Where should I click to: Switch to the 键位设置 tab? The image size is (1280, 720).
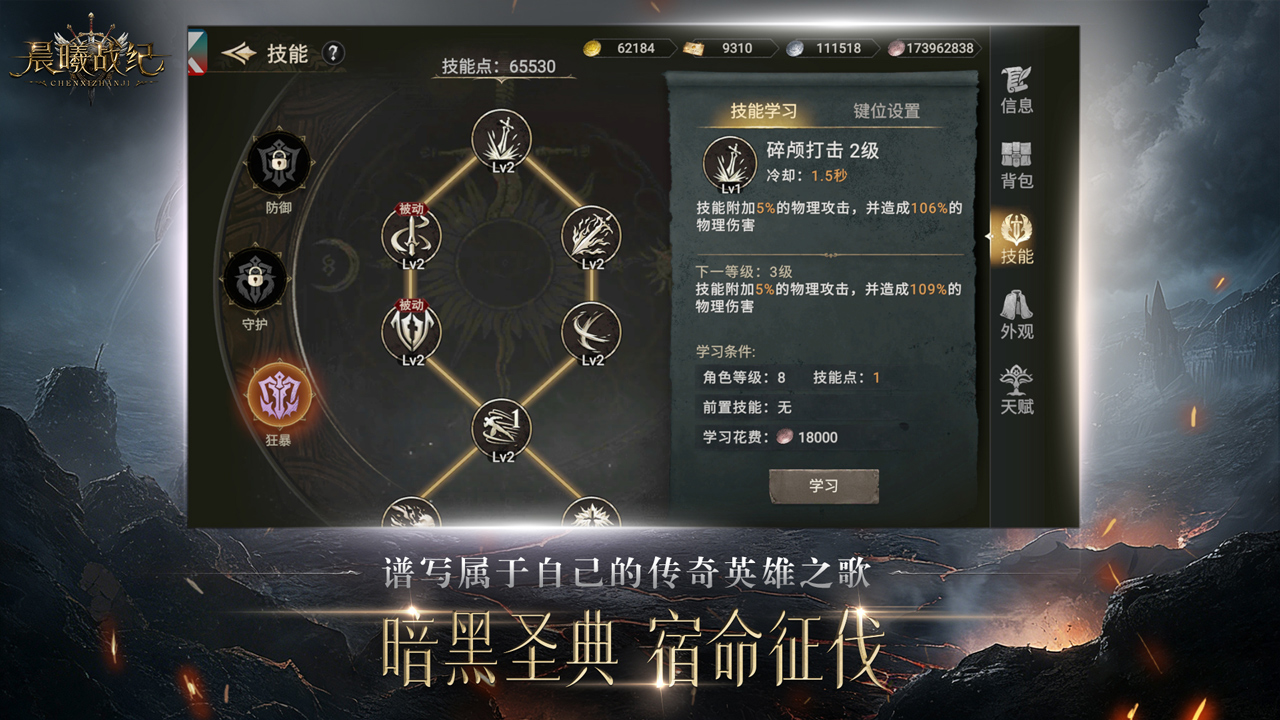click(886, 111)
